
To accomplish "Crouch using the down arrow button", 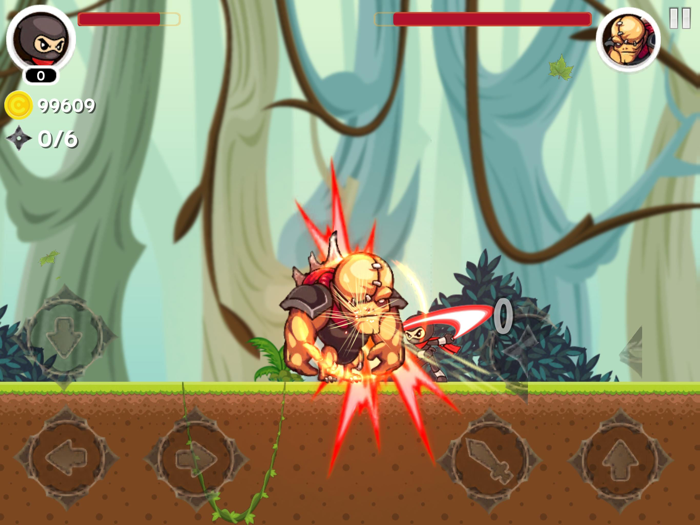I will tap(64, 337).
